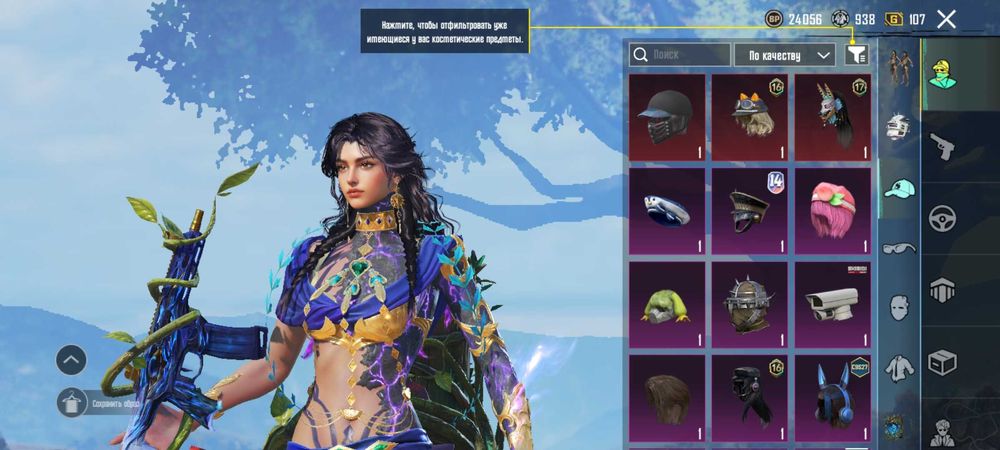Open the steering wheel vehicle category
1000x450 pixels.
943,219
